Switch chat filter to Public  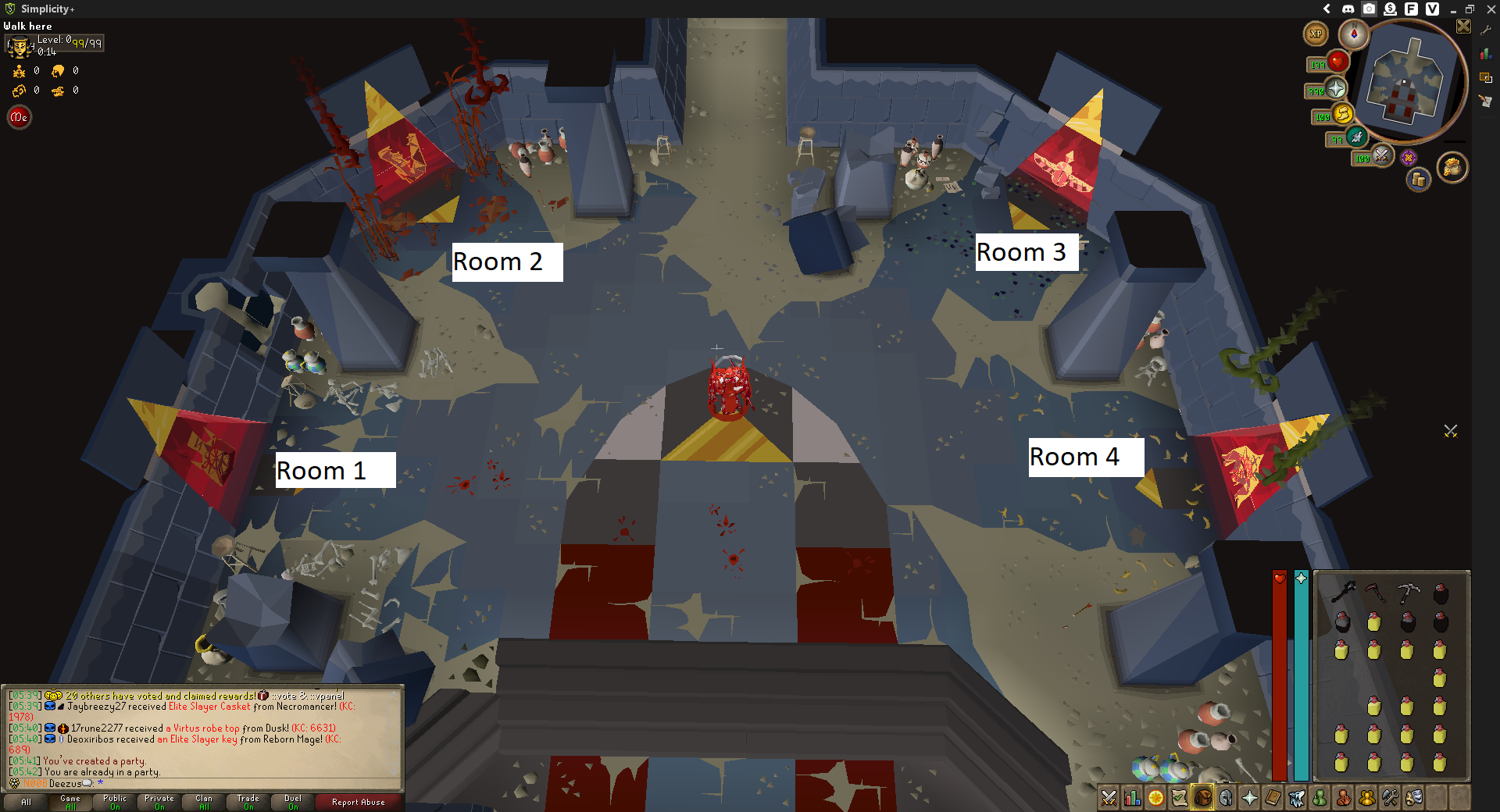(x=115, y=802)
